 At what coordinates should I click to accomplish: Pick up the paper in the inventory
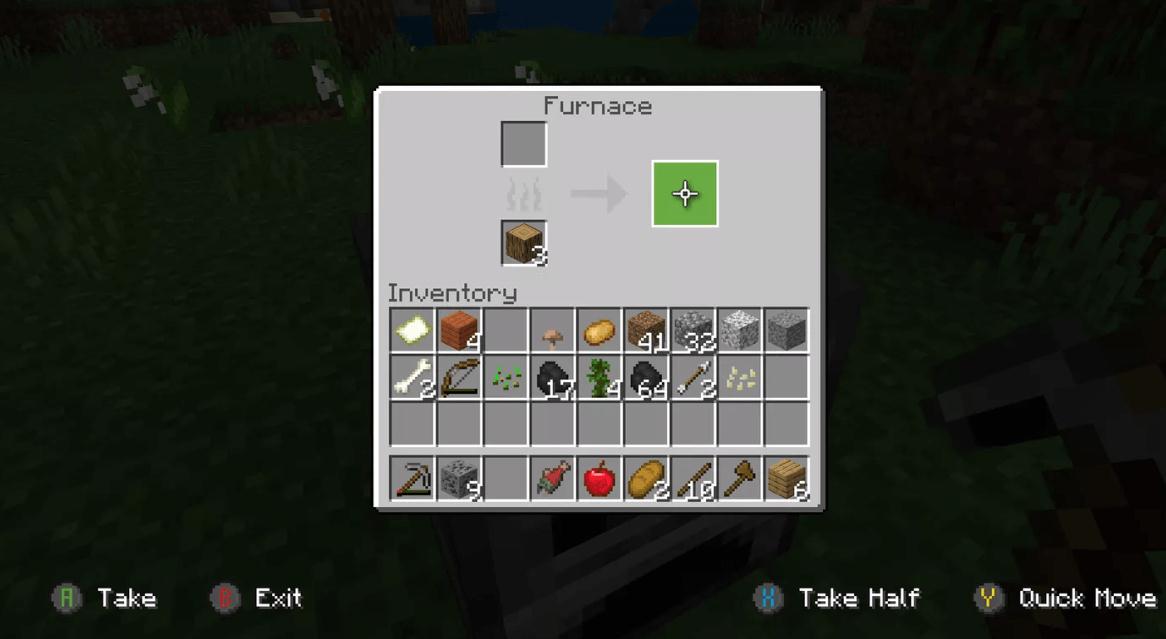(412, 331)
